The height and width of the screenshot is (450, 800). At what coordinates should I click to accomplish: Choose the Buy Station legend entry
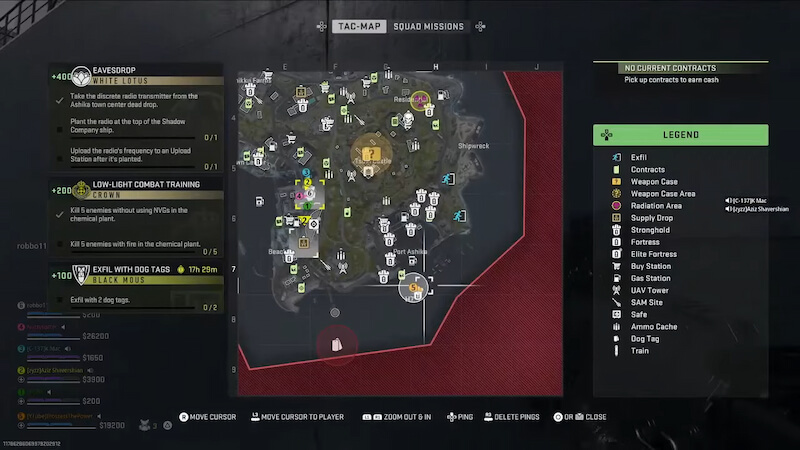[x=651, y=266]
